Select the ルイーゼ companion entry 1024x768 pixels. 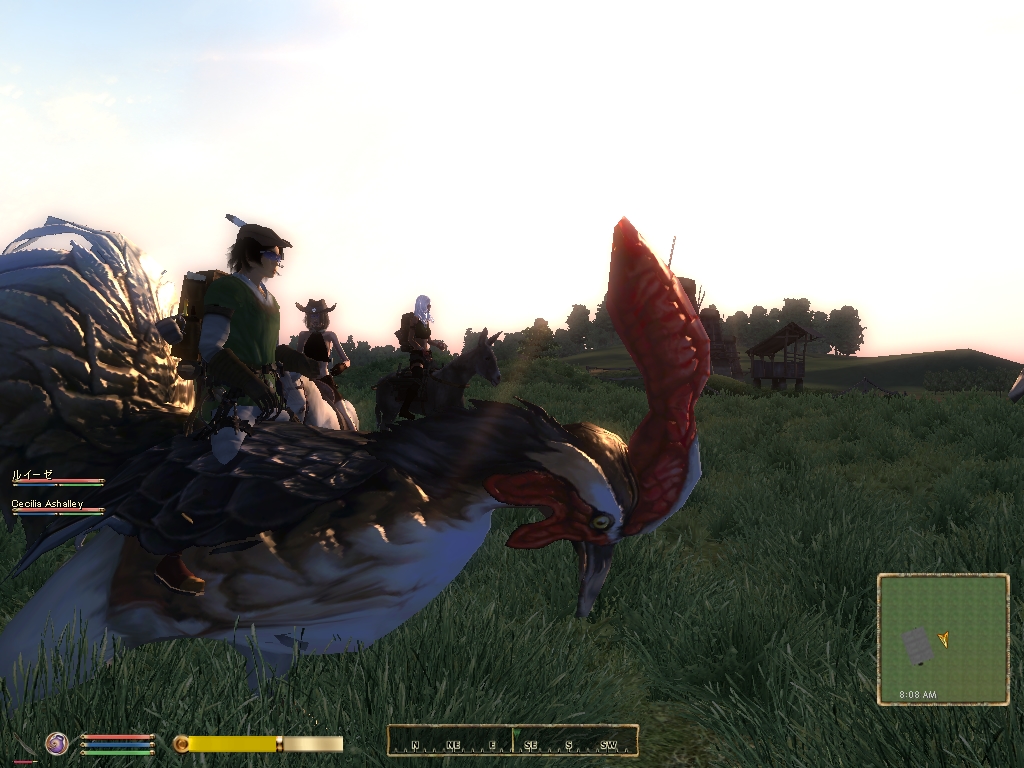tap(32, 474)
